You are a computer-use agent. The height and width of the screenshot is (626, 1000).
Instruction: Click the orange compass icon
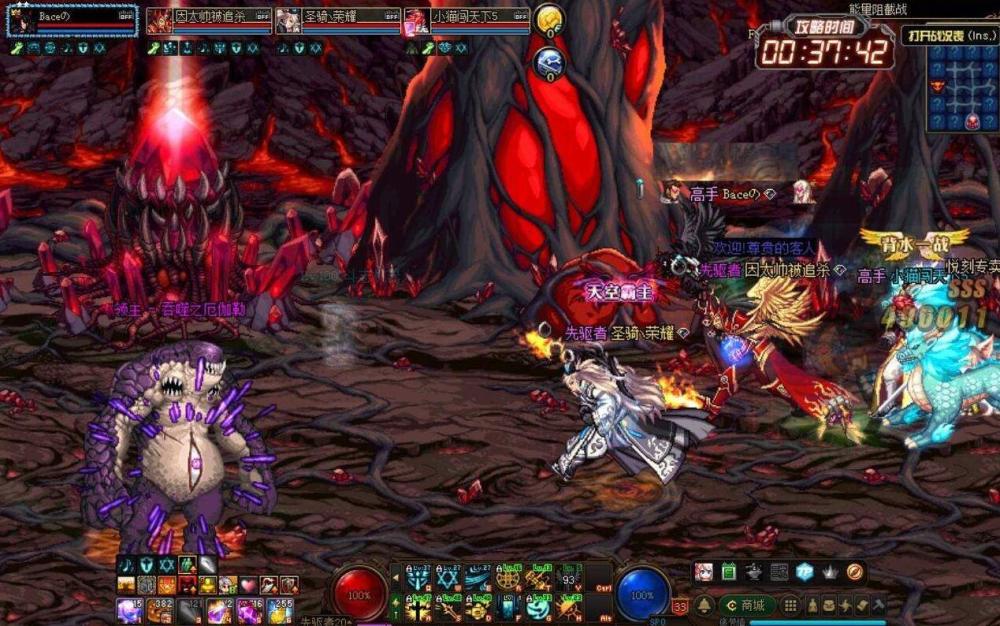(x=854, y=572)
